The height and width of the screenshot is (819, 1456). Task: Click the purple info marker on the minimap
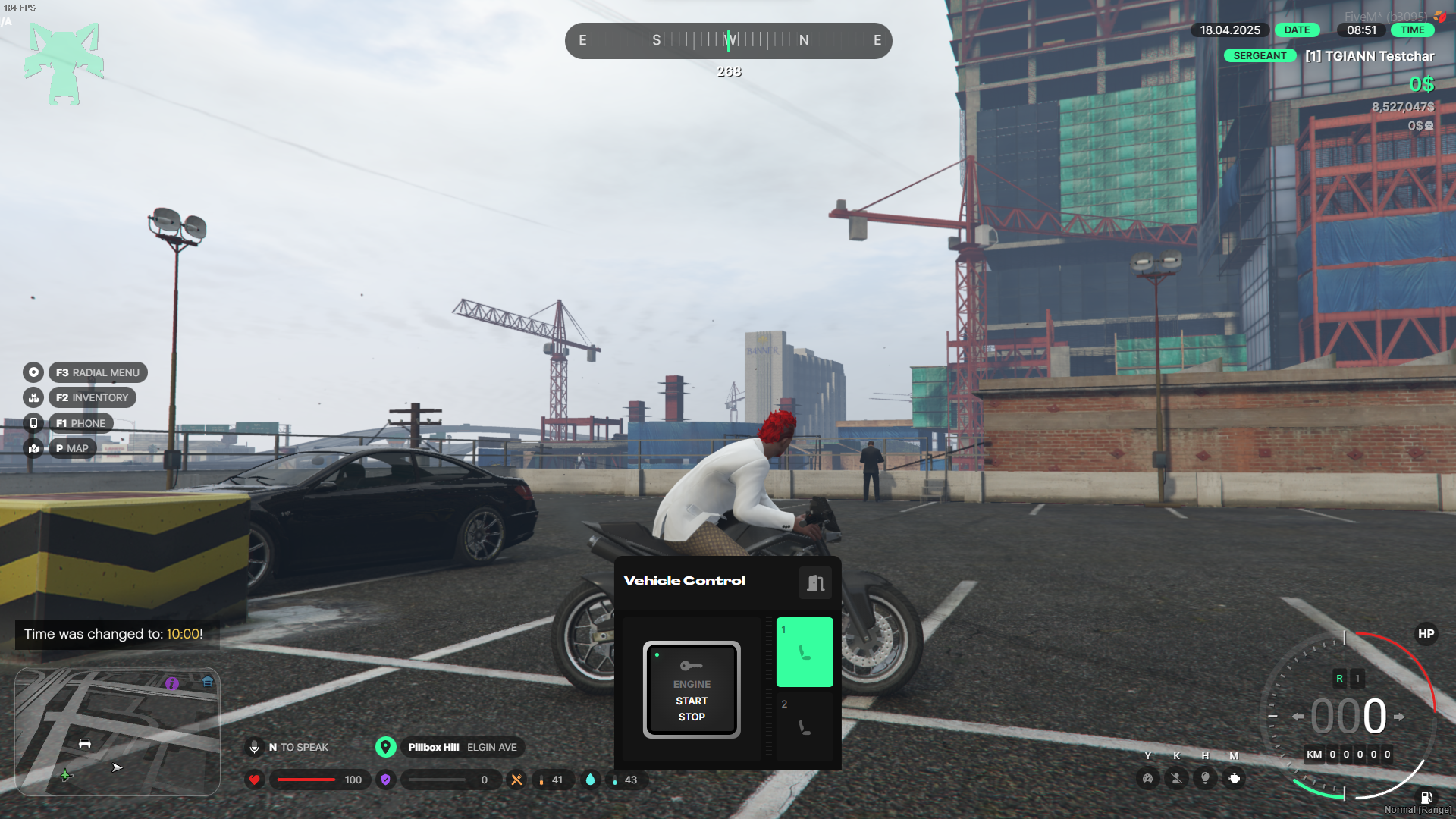pyautogui.click(x=172, y=683)
